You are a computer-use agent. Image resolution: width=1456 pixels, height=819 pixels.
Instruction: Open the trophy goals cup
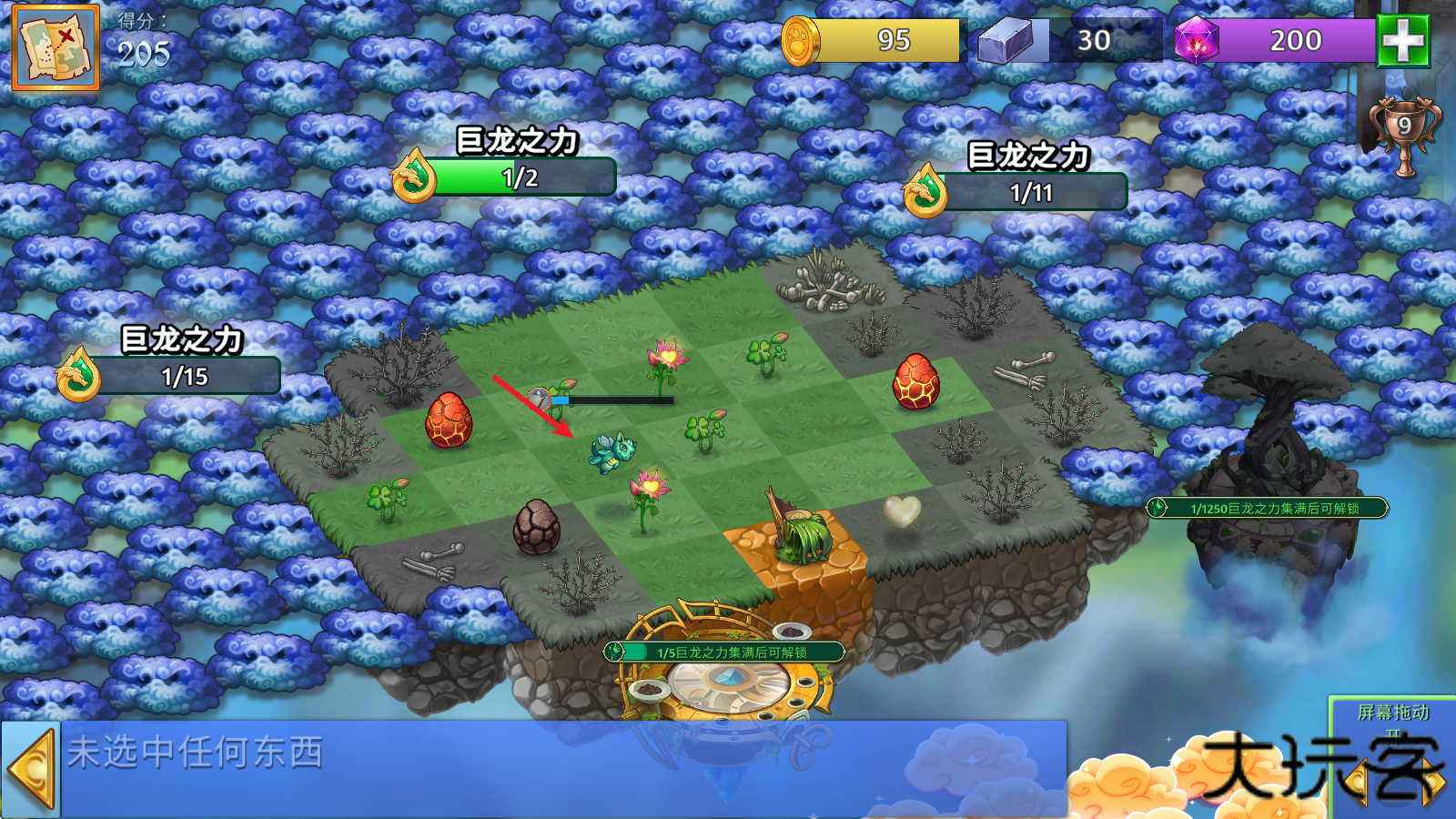(x=1404, y=134)
